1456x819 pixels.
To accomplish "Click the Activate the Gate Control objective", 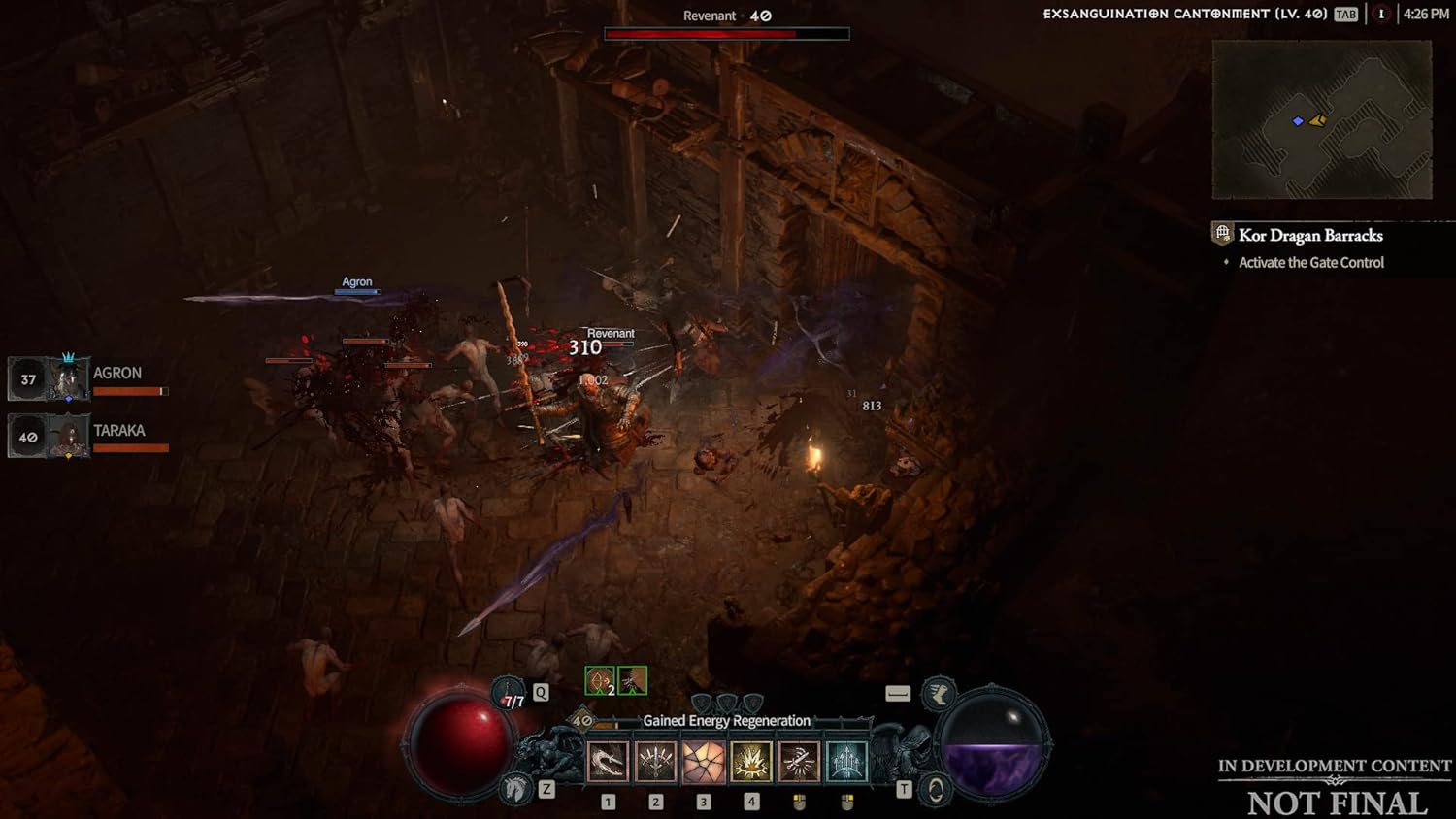I will pyautogui.click(x=1309, y=262).
